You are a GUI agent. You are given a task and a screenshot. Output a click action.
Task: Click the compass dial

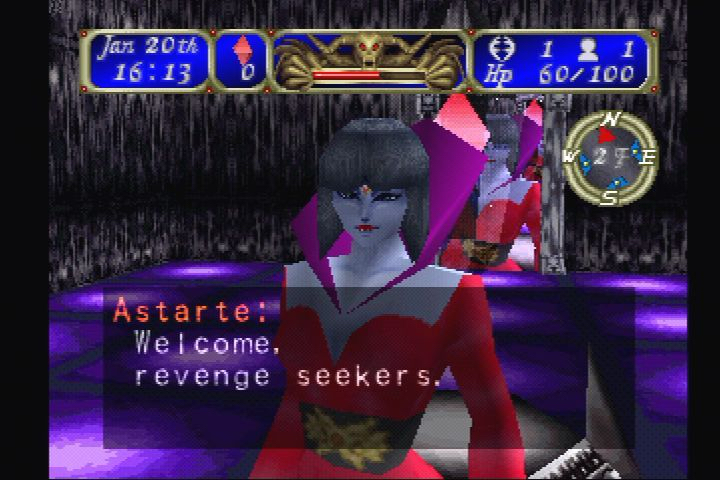tap(608, 157)
